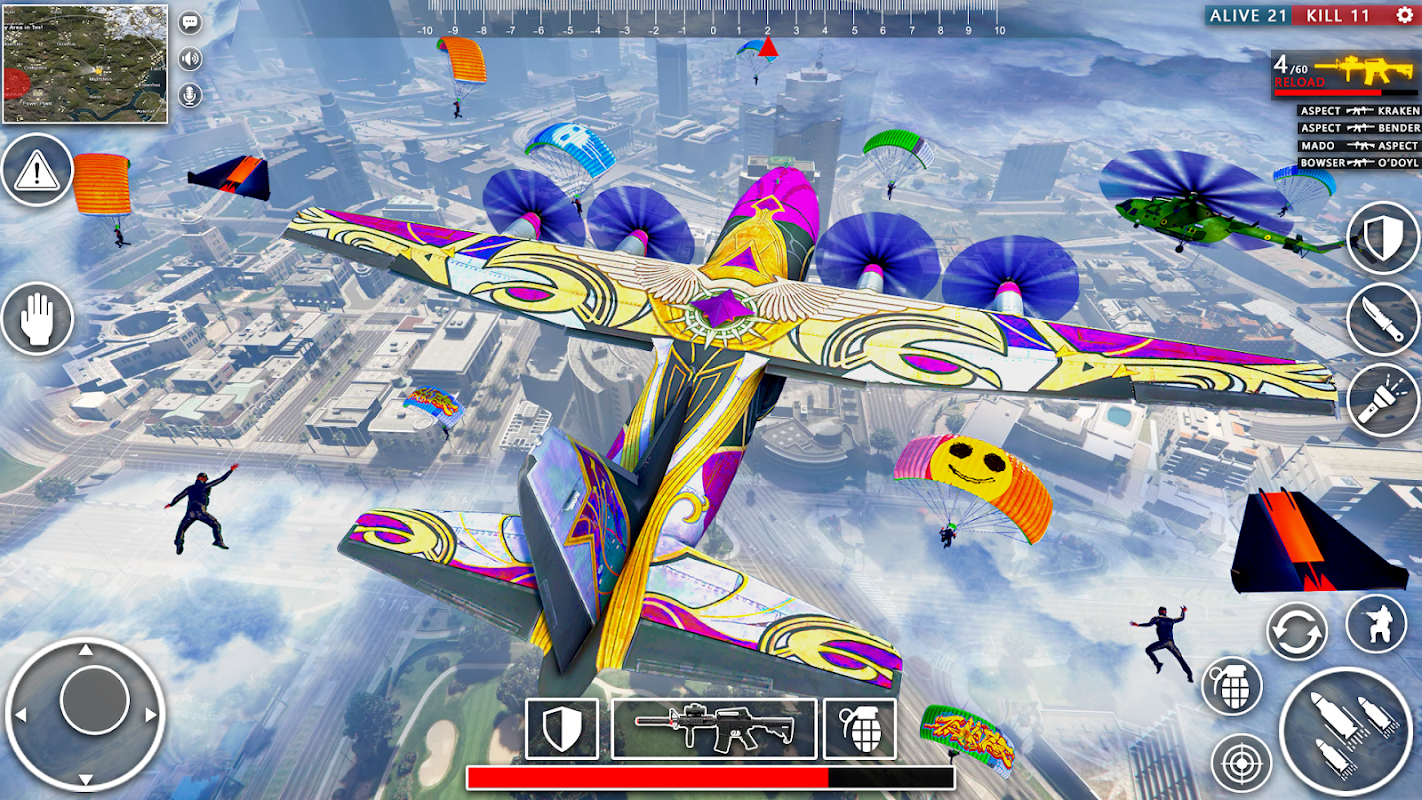Select the assault rifle hotbar slot

[x=714, y=728]
